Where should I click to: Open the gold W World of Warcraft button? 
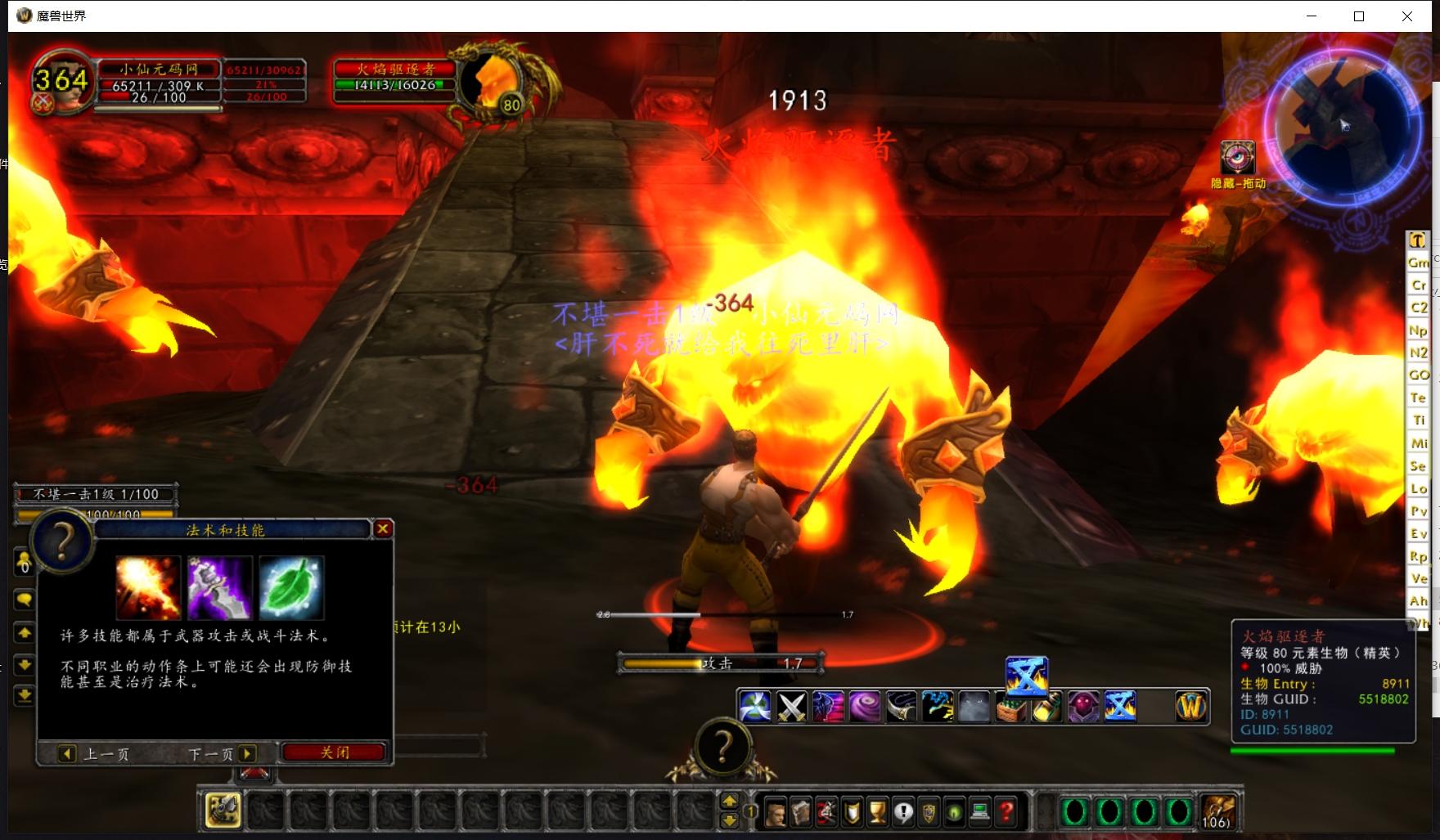pyautogui.click(x=1191, y=707)
